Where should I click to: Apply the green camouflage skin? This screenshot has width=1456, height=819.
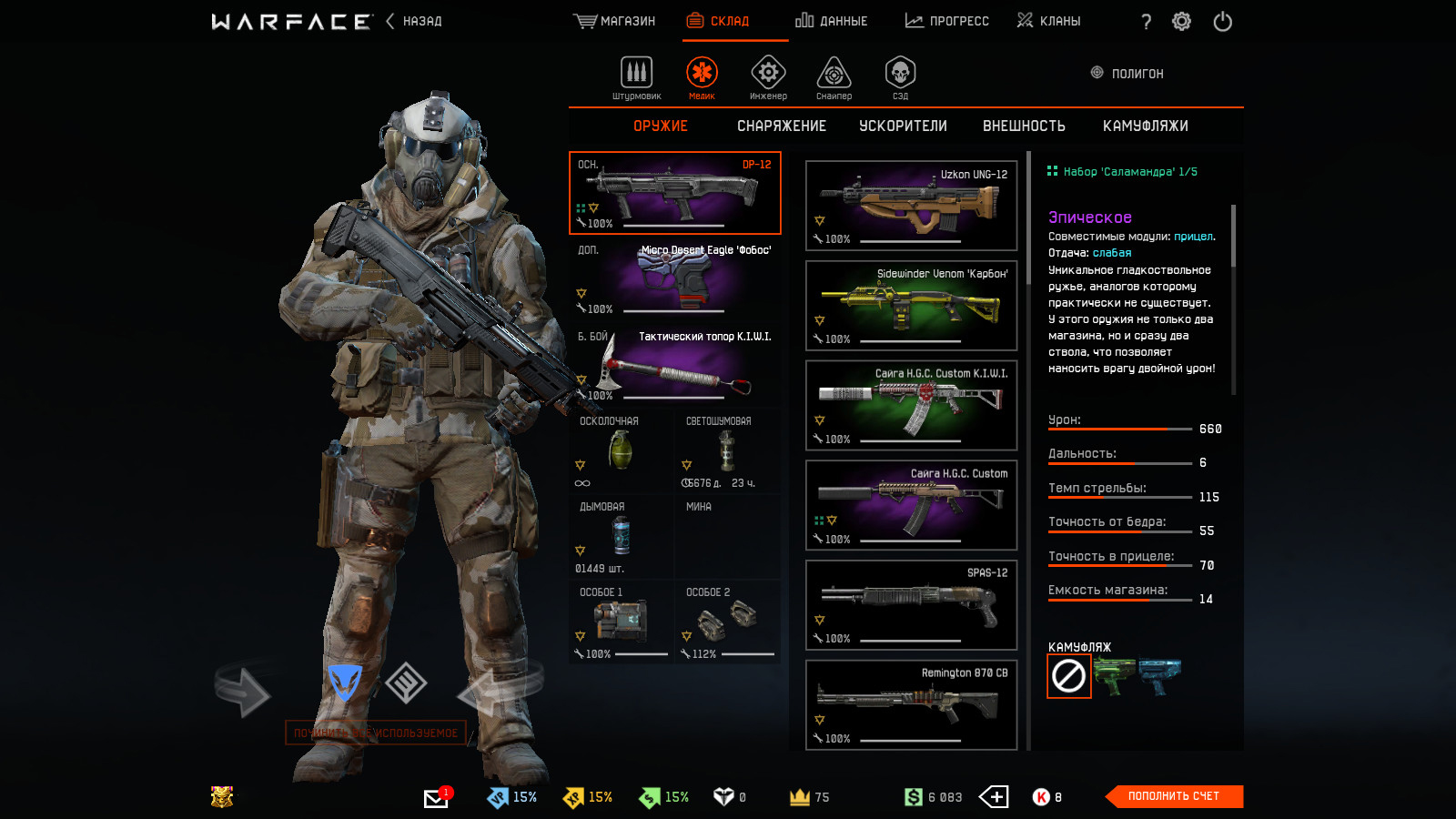[x=1113, y=677]
